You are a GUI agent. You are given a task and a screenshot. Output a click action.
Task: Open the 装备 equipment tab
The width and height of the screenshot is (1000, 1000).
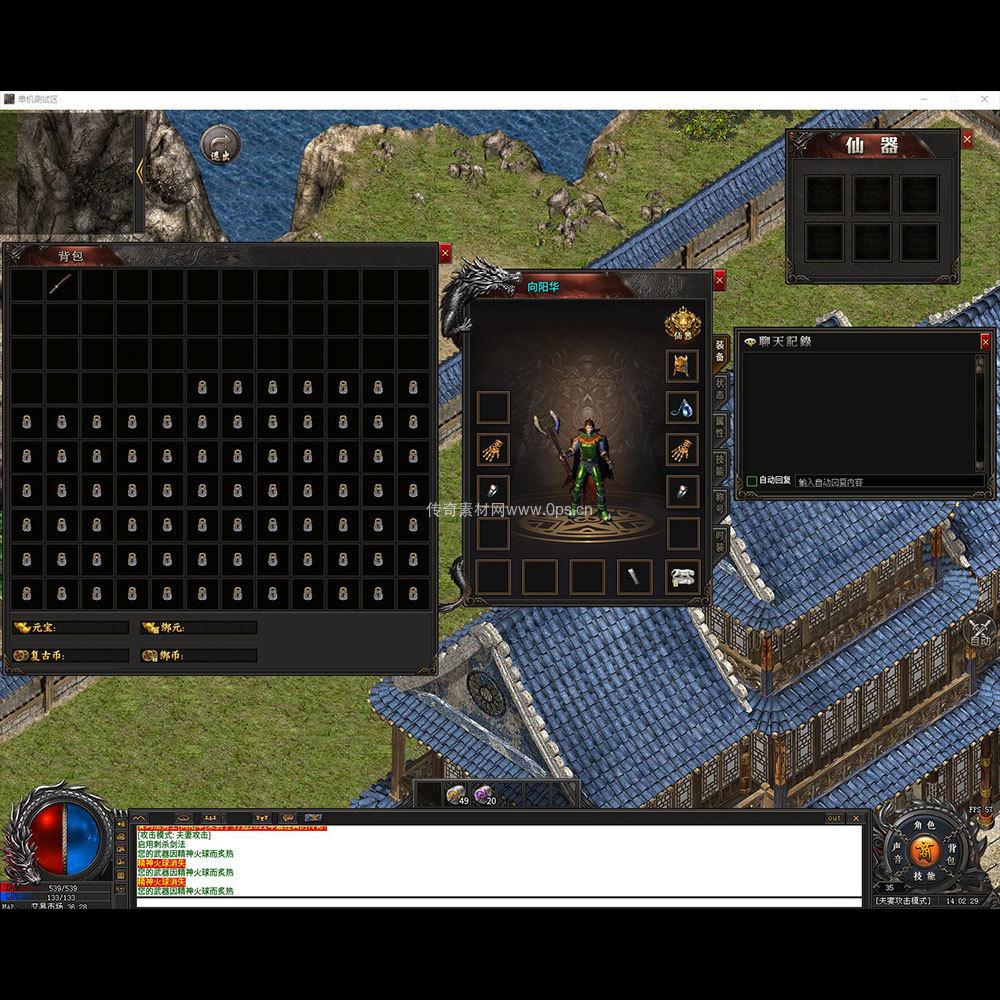click(x=720, y=351)
